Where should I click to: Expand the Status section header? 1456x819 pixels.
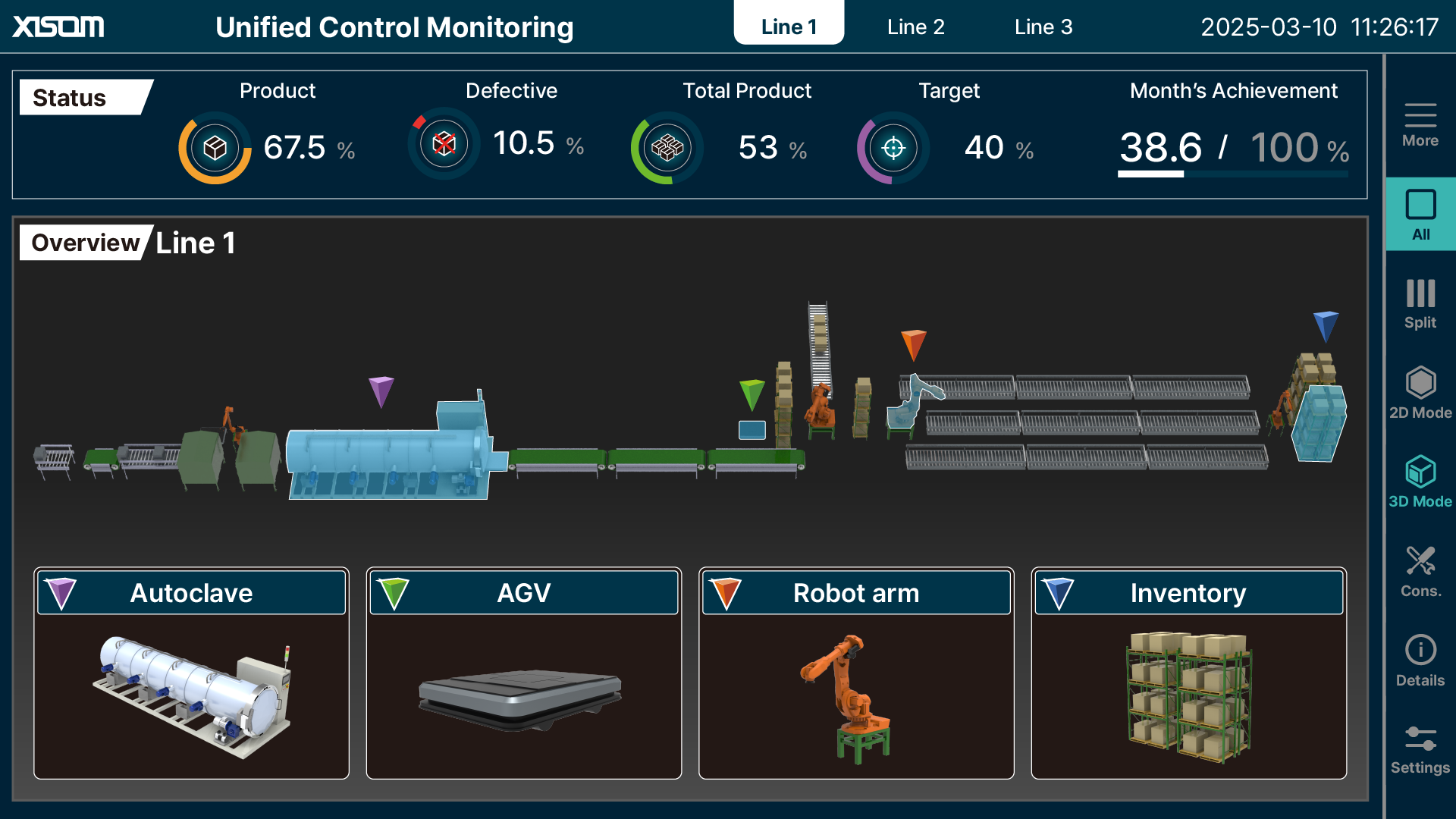pyautogui.click(x=69, y=97)
